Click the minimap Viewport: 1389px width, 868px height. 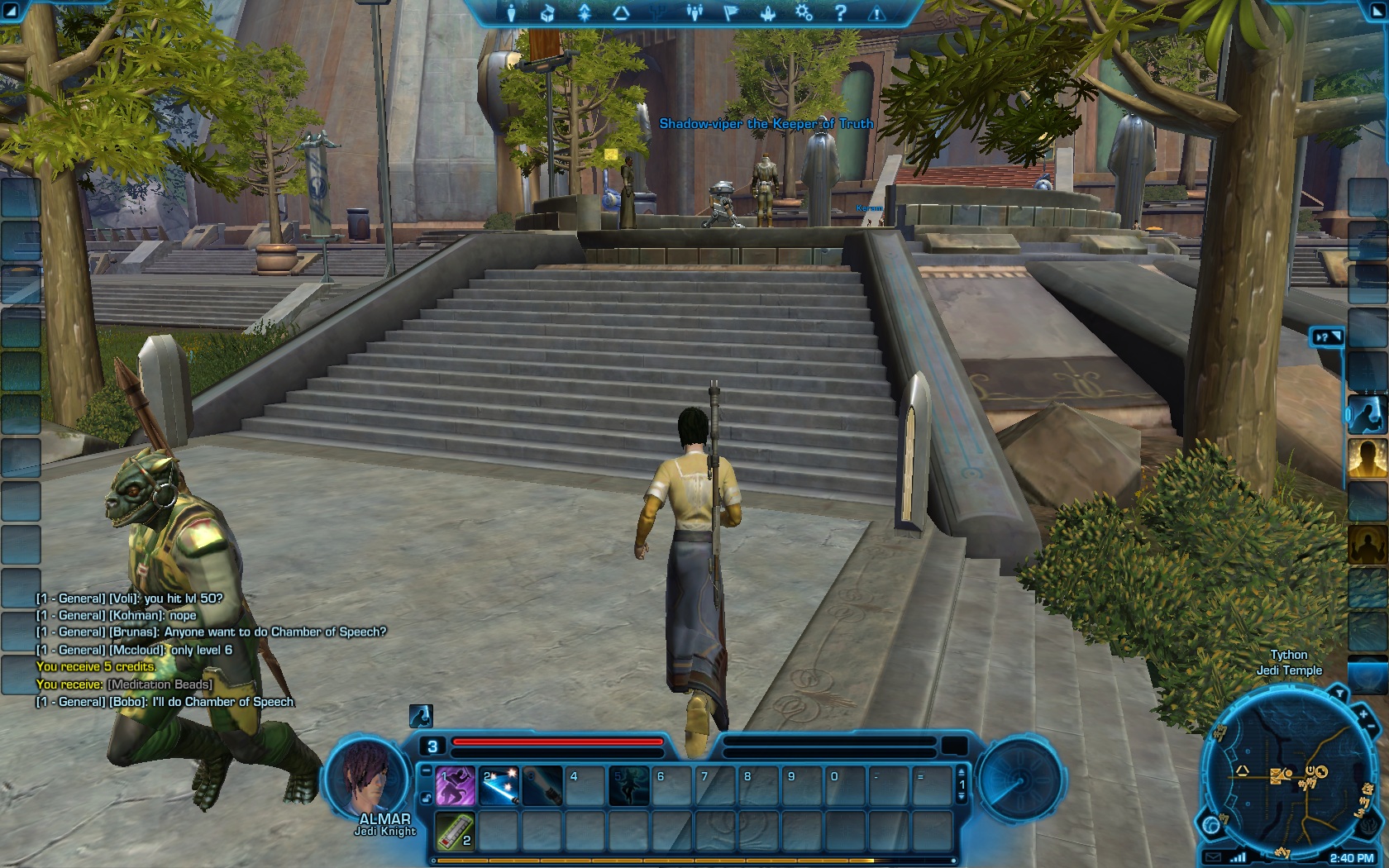1288,777
